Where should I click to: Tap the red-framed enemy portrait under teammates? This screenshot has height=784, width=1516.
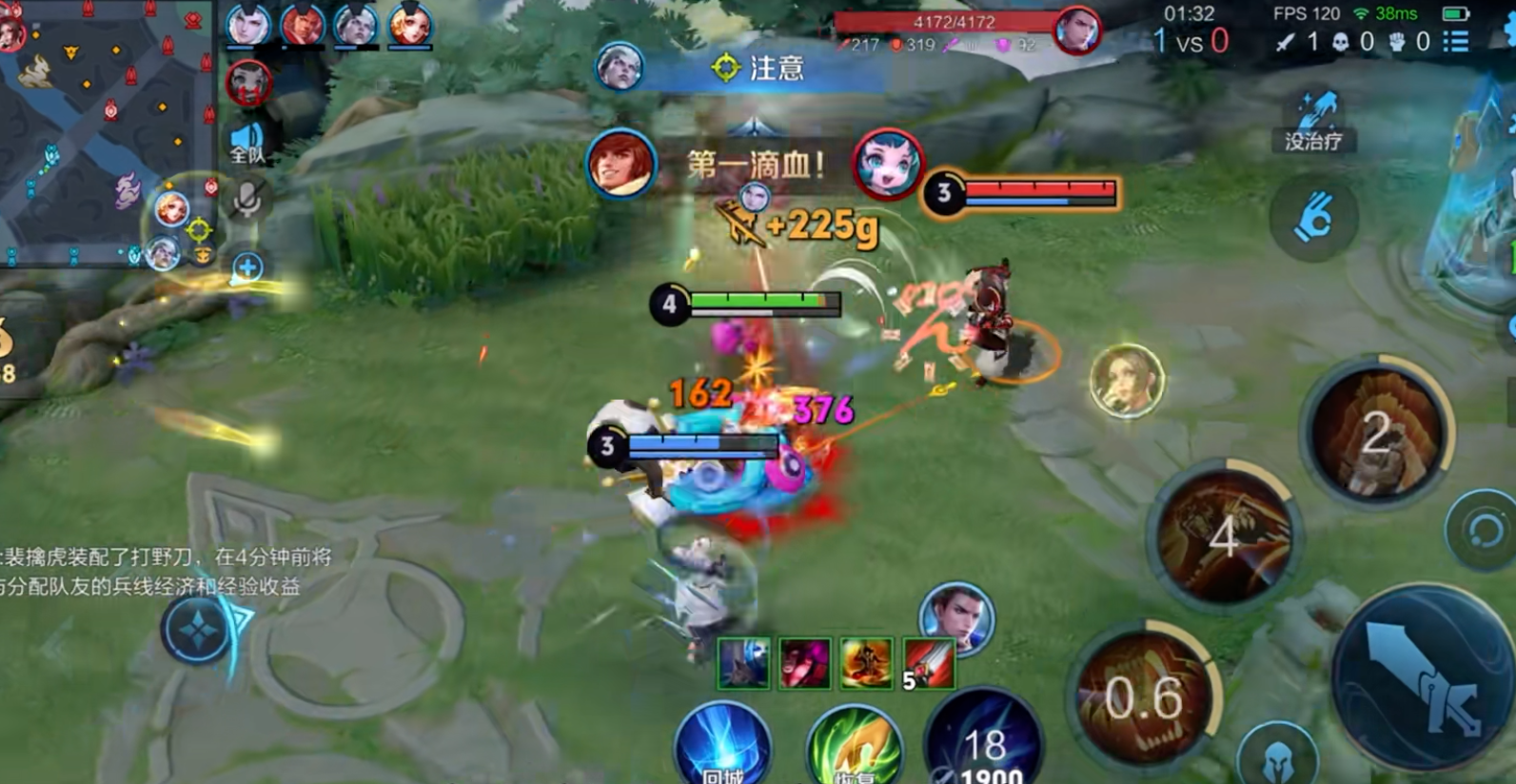(x=249, y=83)
